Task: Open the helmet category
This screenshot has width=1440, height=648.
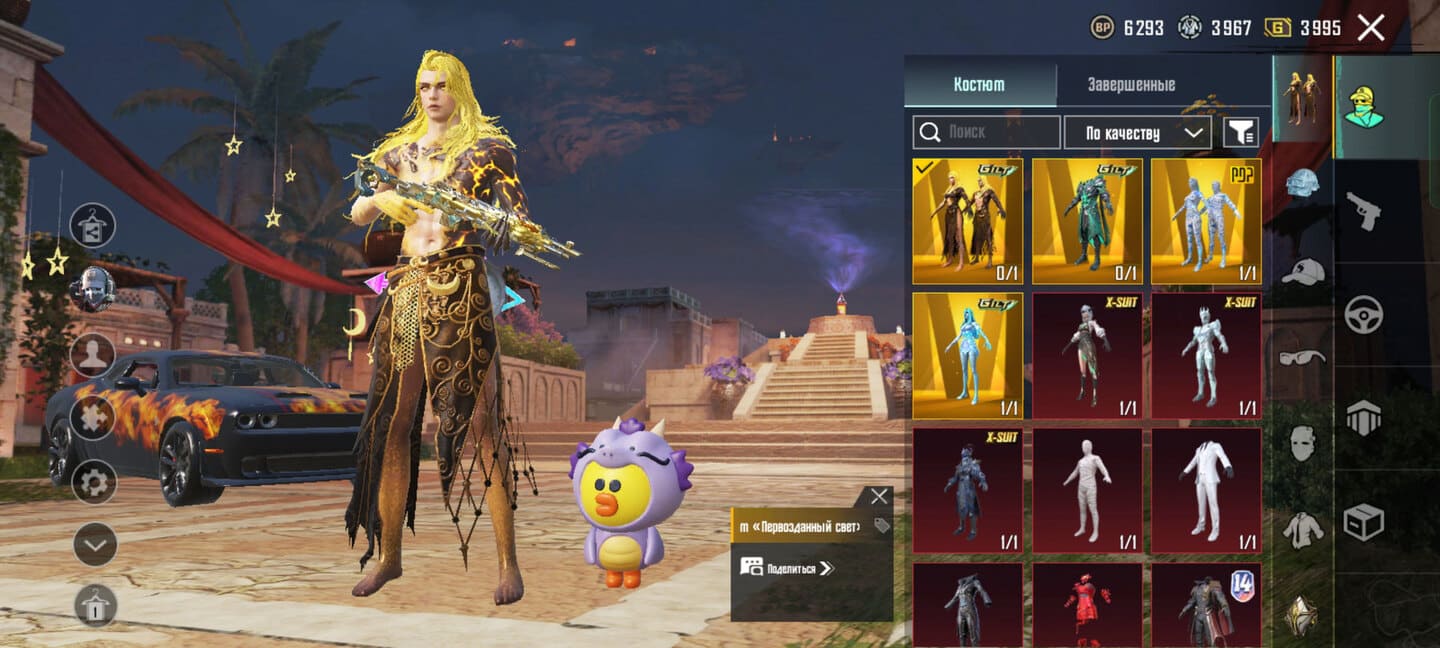Action: (x=1303, y=183)
